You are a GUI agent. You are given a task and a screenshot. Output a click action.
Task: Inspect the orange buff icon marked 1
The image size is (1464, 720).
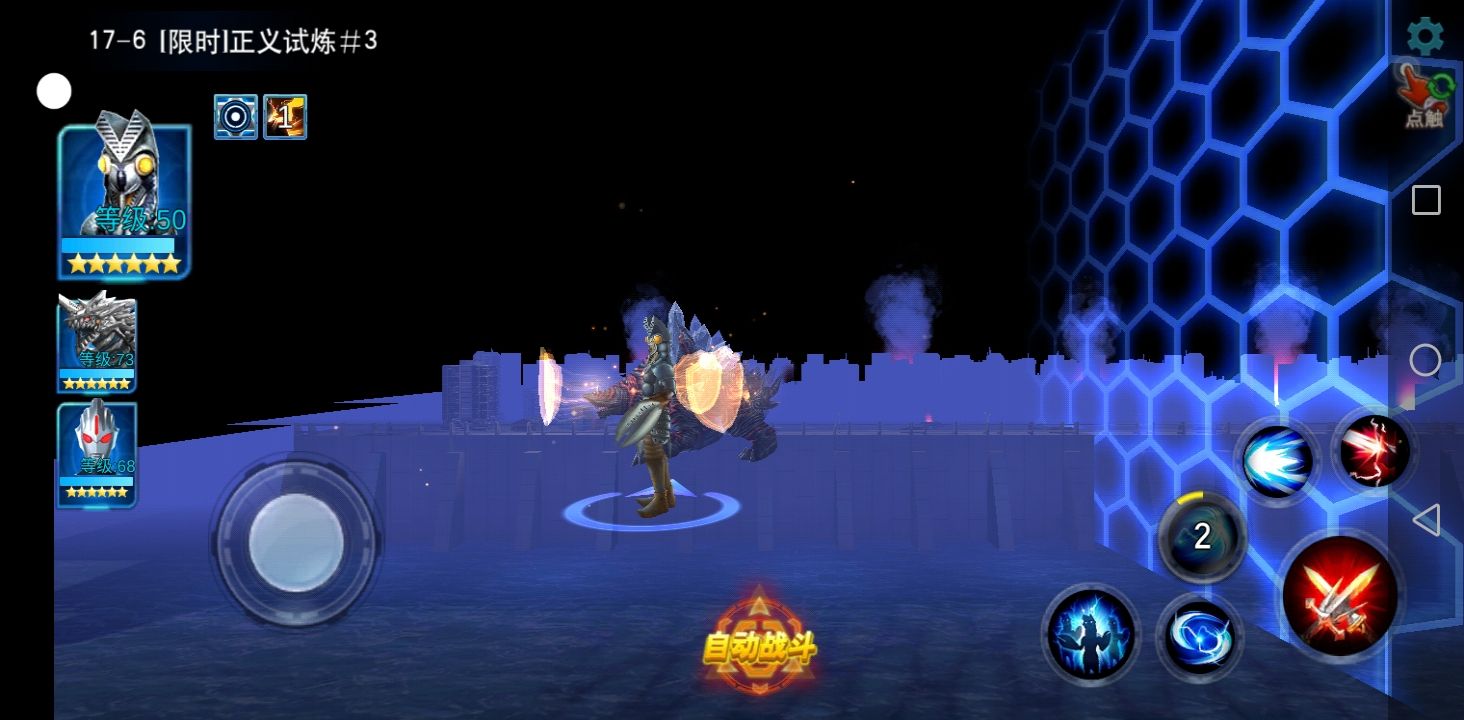point(285,117)
